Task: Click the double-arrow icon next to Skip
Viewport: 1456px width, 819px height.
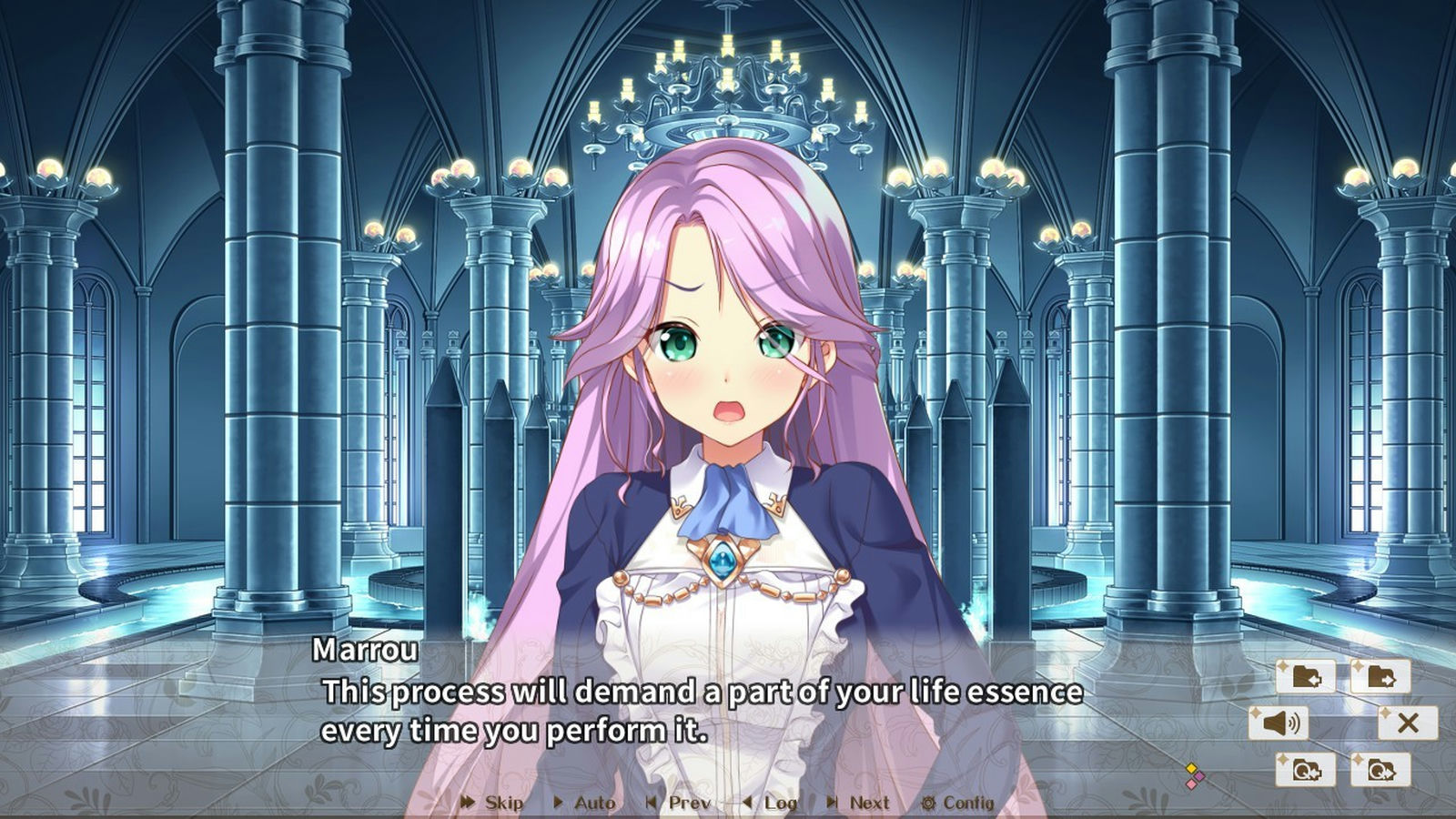Action: pos(467,804)
